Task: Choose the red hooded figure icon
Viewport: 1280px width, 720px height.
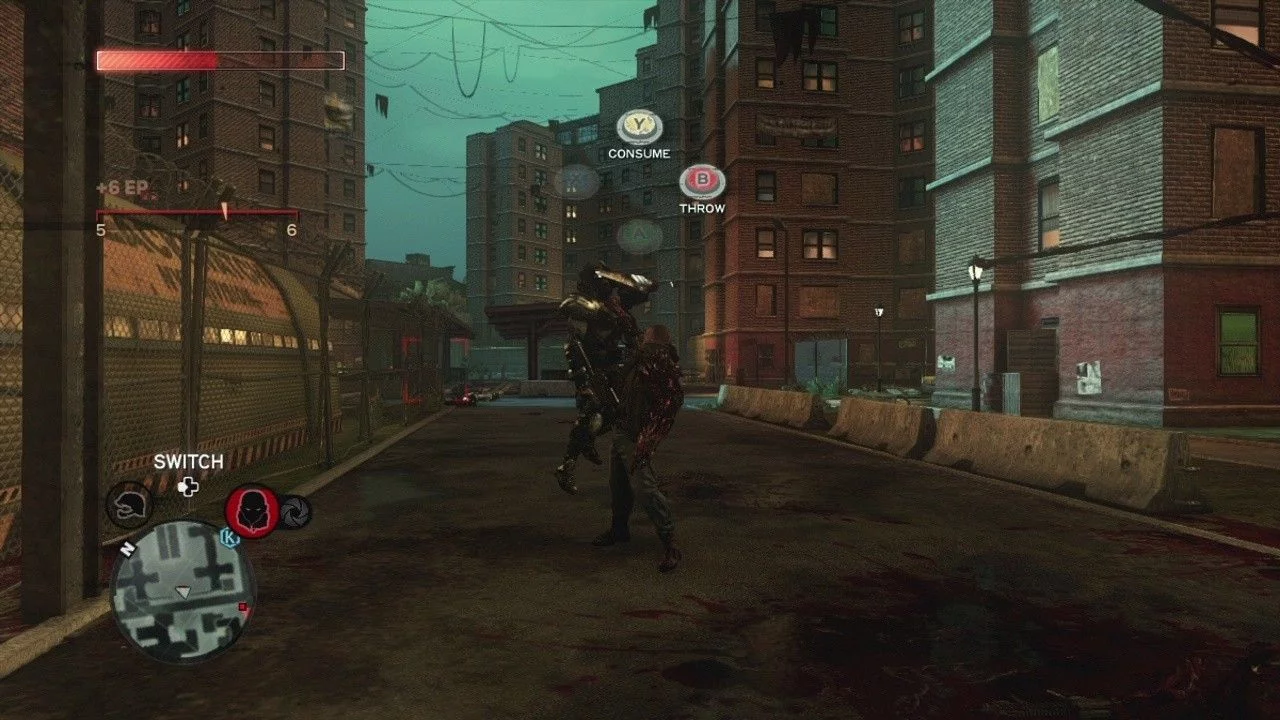Action: pos(252,511)
